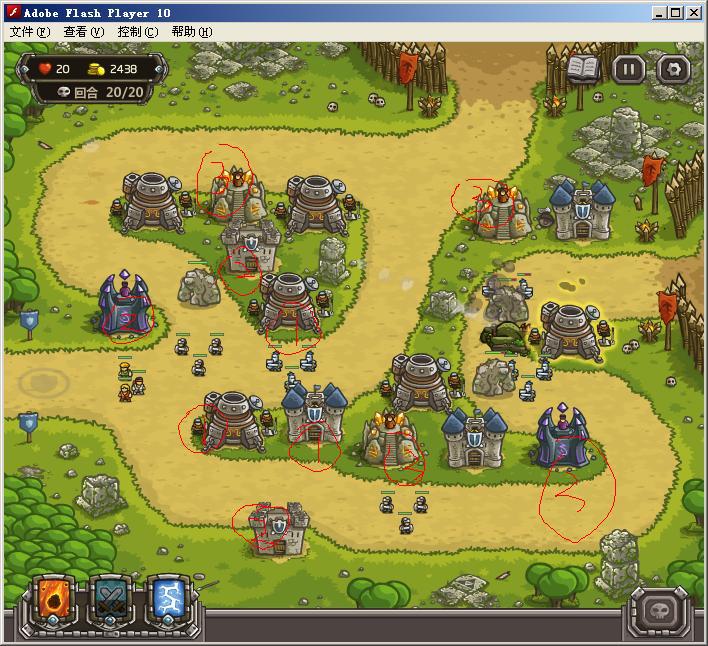Open the encyclopedia book

click(x=584, y=69)
